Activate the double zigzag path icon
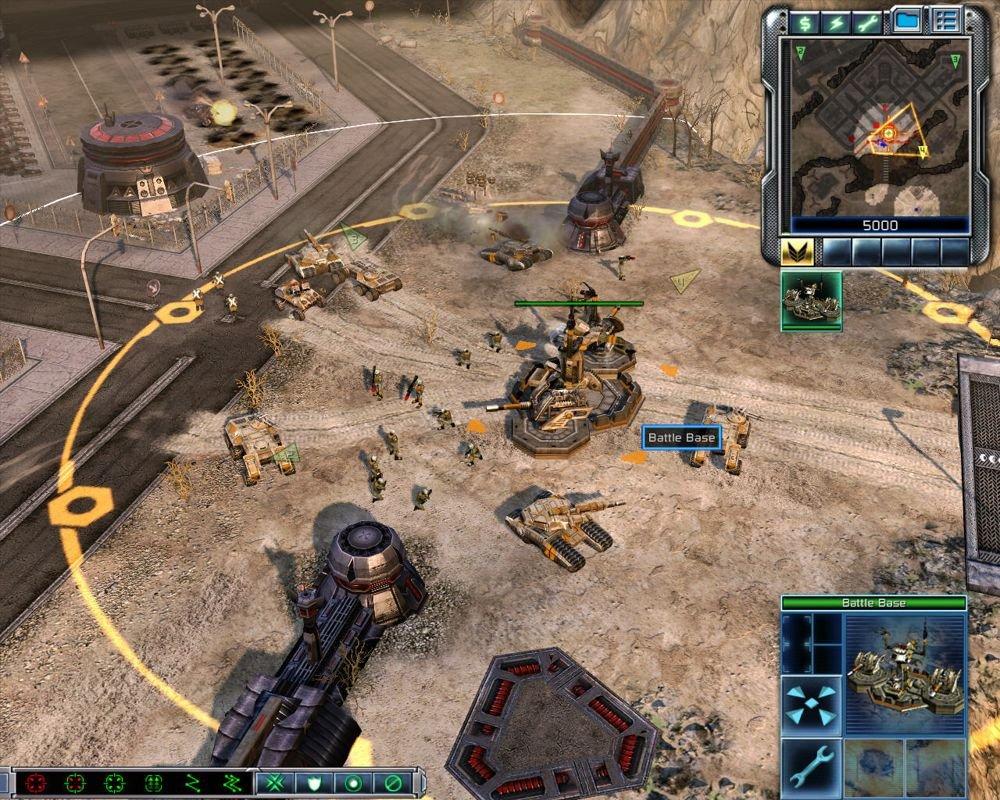The height and width of the screenshot is (800, 1000). click(x=232, y=783)
